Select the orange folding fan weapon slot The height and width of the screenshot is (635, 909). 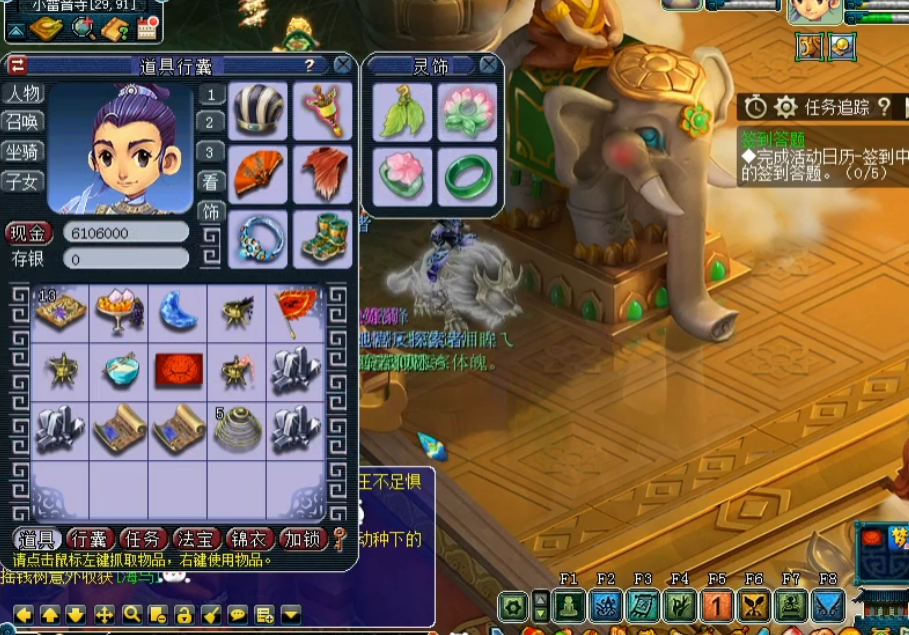click(x=260, y=174)
